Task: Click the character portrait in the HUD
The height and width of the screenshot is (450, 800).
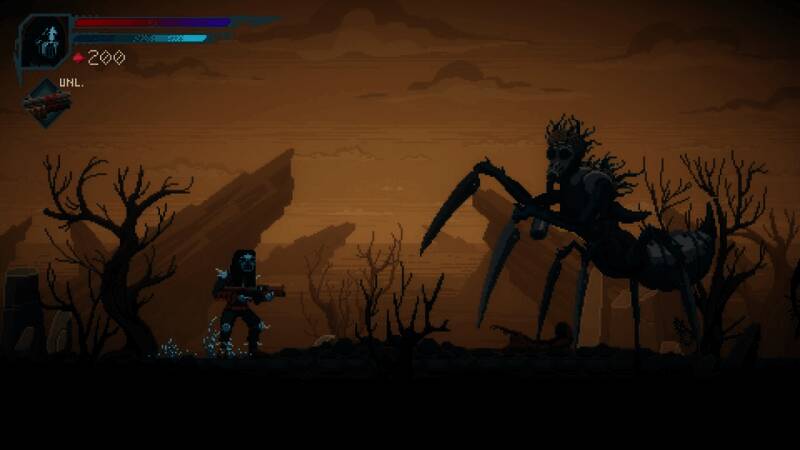Action: point(44,42)
